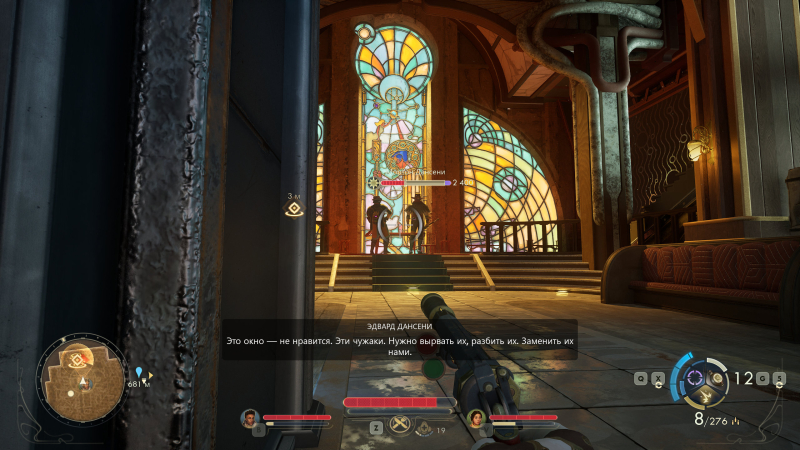The width and height of the screenshot is (800, 450).
Task: Select the right companion portrait
Action: tap(476, 418)
